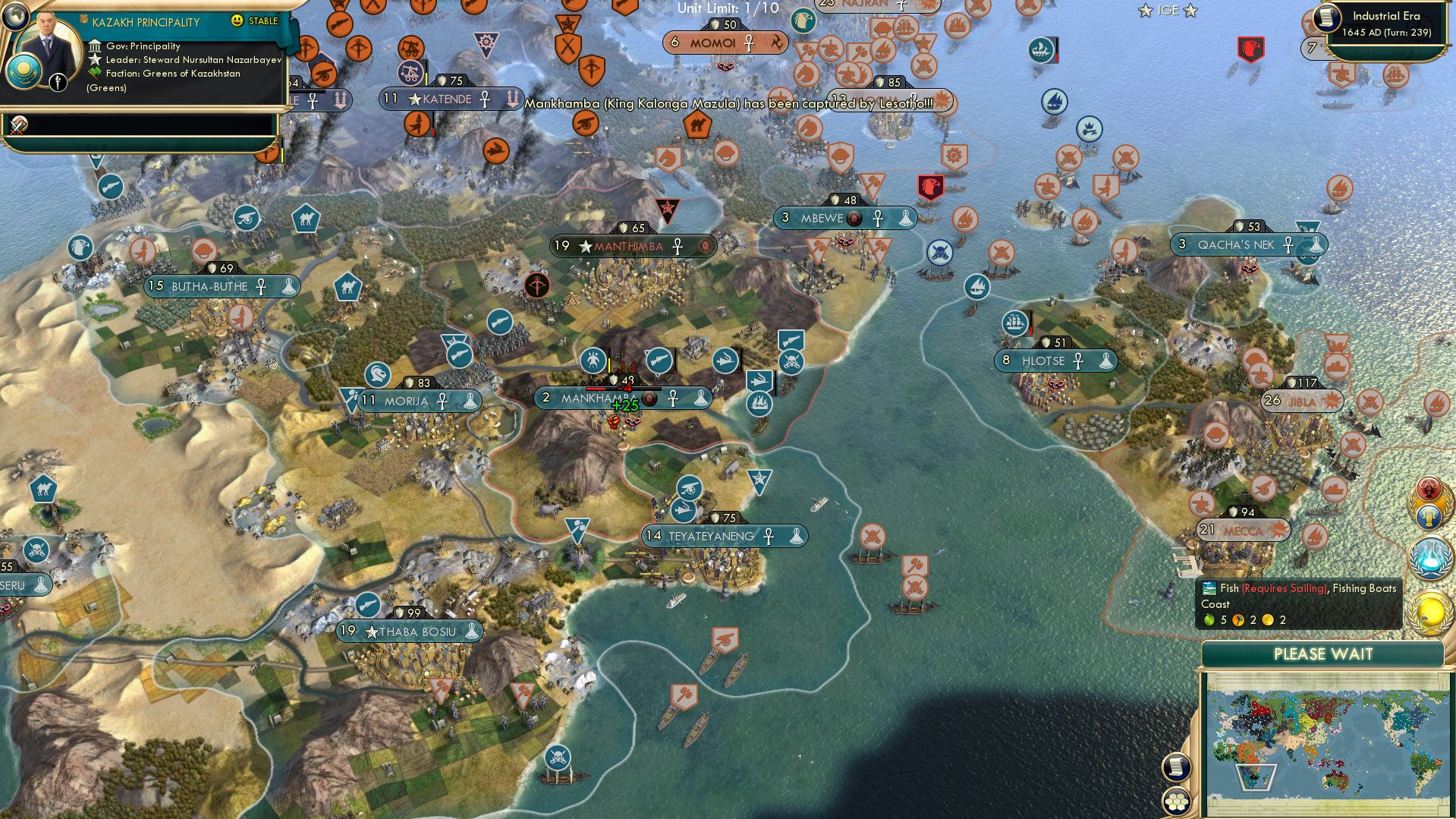The width and height of the screenshot is (1456, 819).
Task: Click the Qacha's Nek city banner
Action: tap(1244, 244)
